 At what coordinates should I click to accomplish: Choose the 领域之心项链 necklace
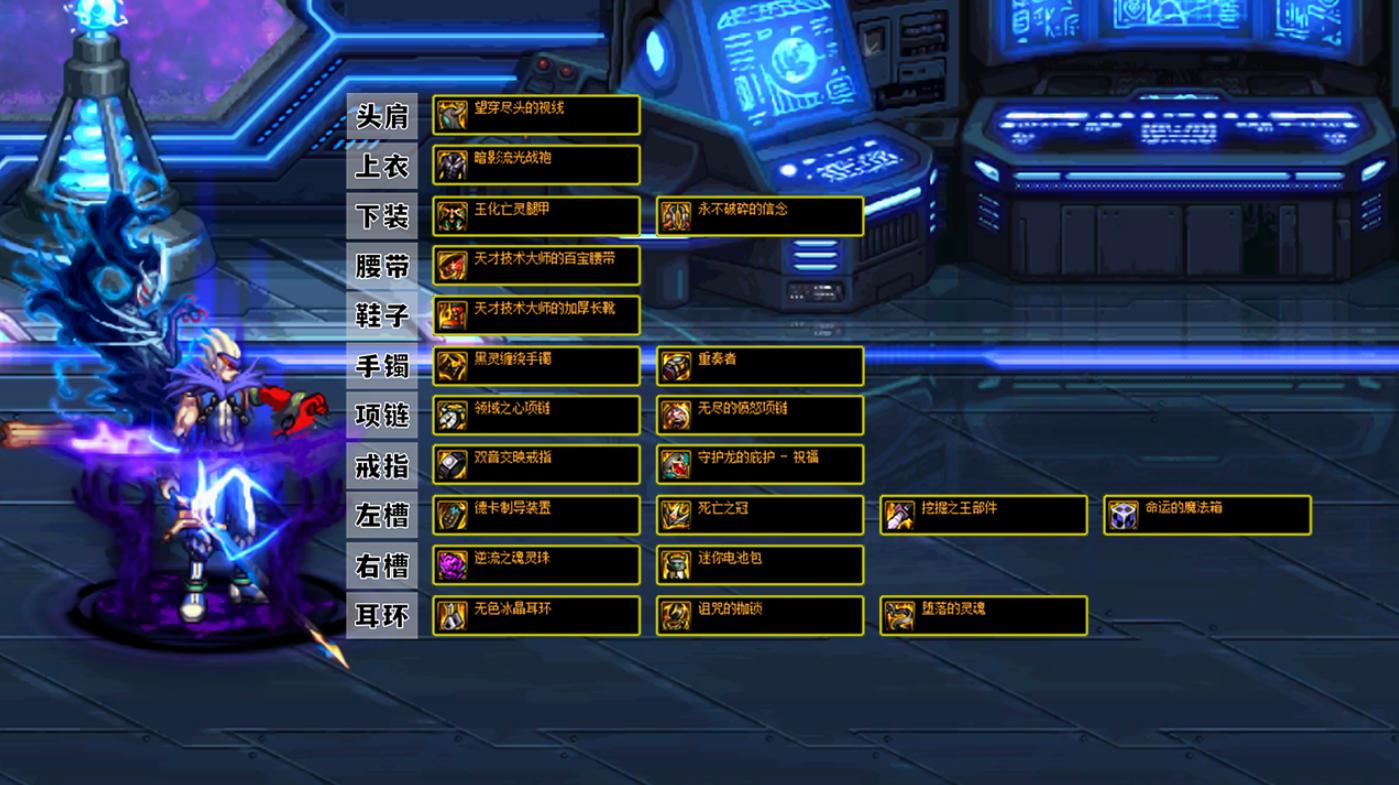click(x=536, y=415)
